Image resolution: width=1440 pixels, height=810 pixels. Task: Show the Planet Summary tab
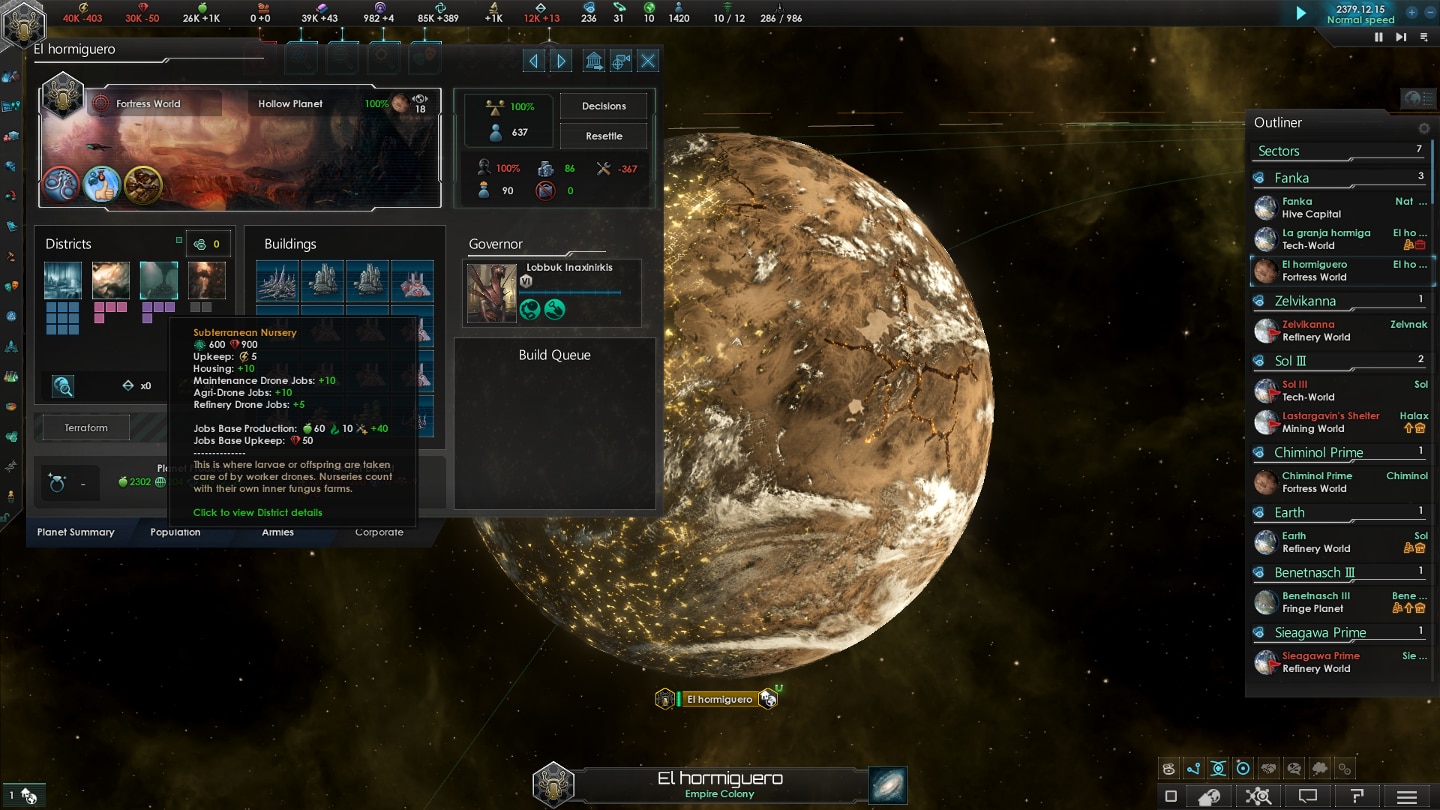coord(76,532)
